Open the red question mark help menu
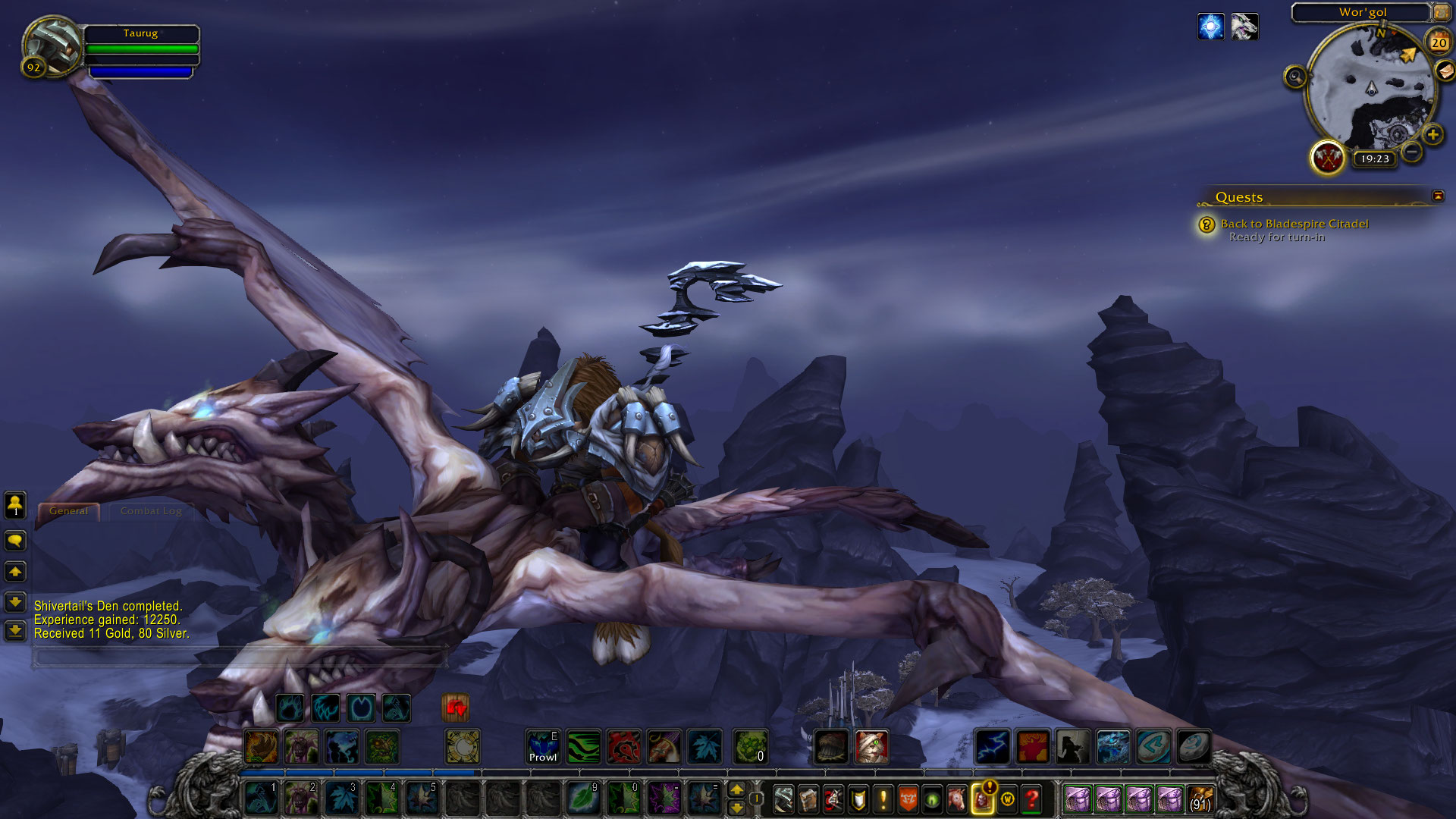Image resolution: width=1456 pixels, height=819 pixels. (x=1031, y=799)
